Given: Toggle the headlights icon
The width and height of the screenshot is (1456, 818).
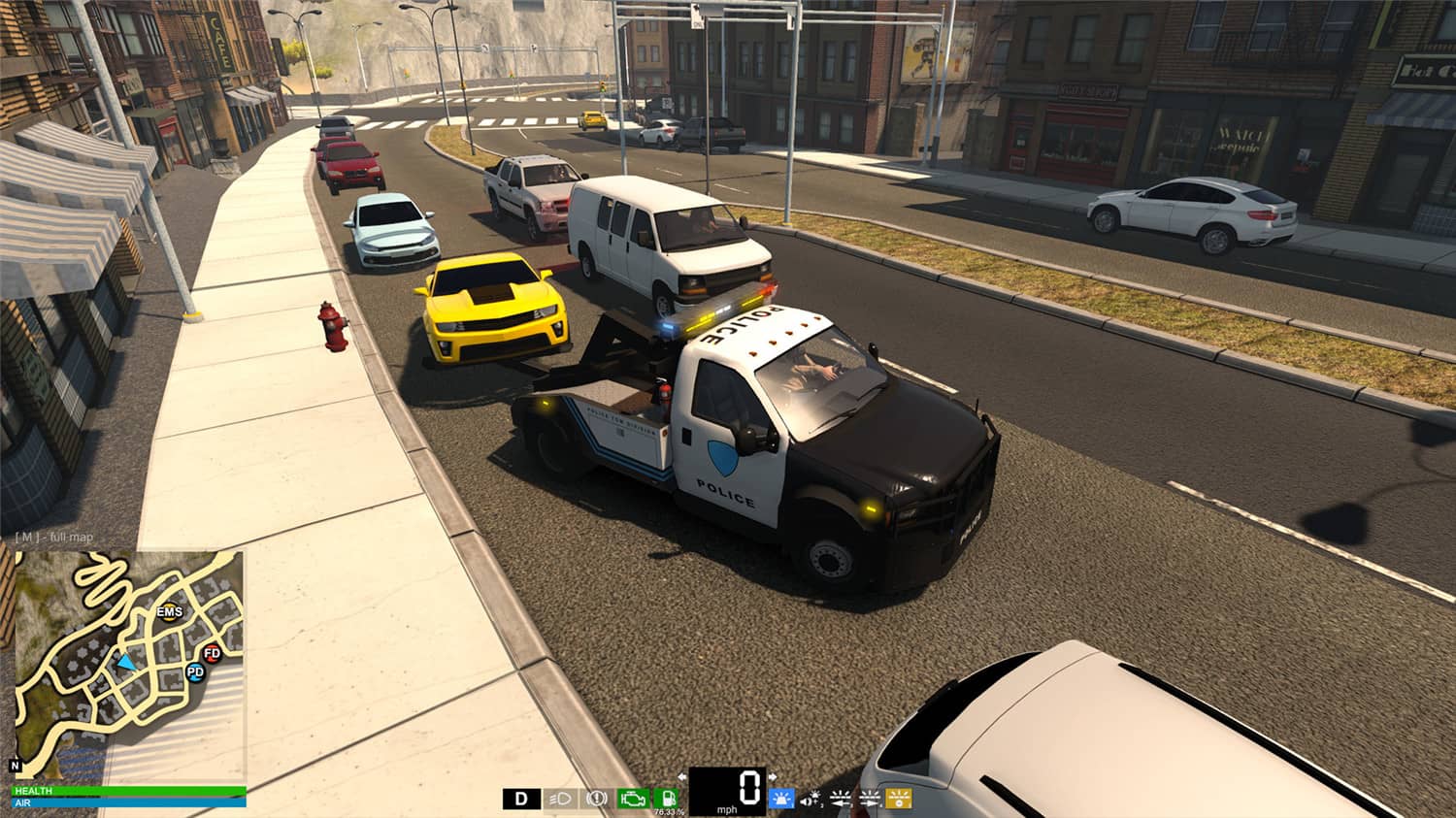Looking at the screenshot, I should pos(559,799).
